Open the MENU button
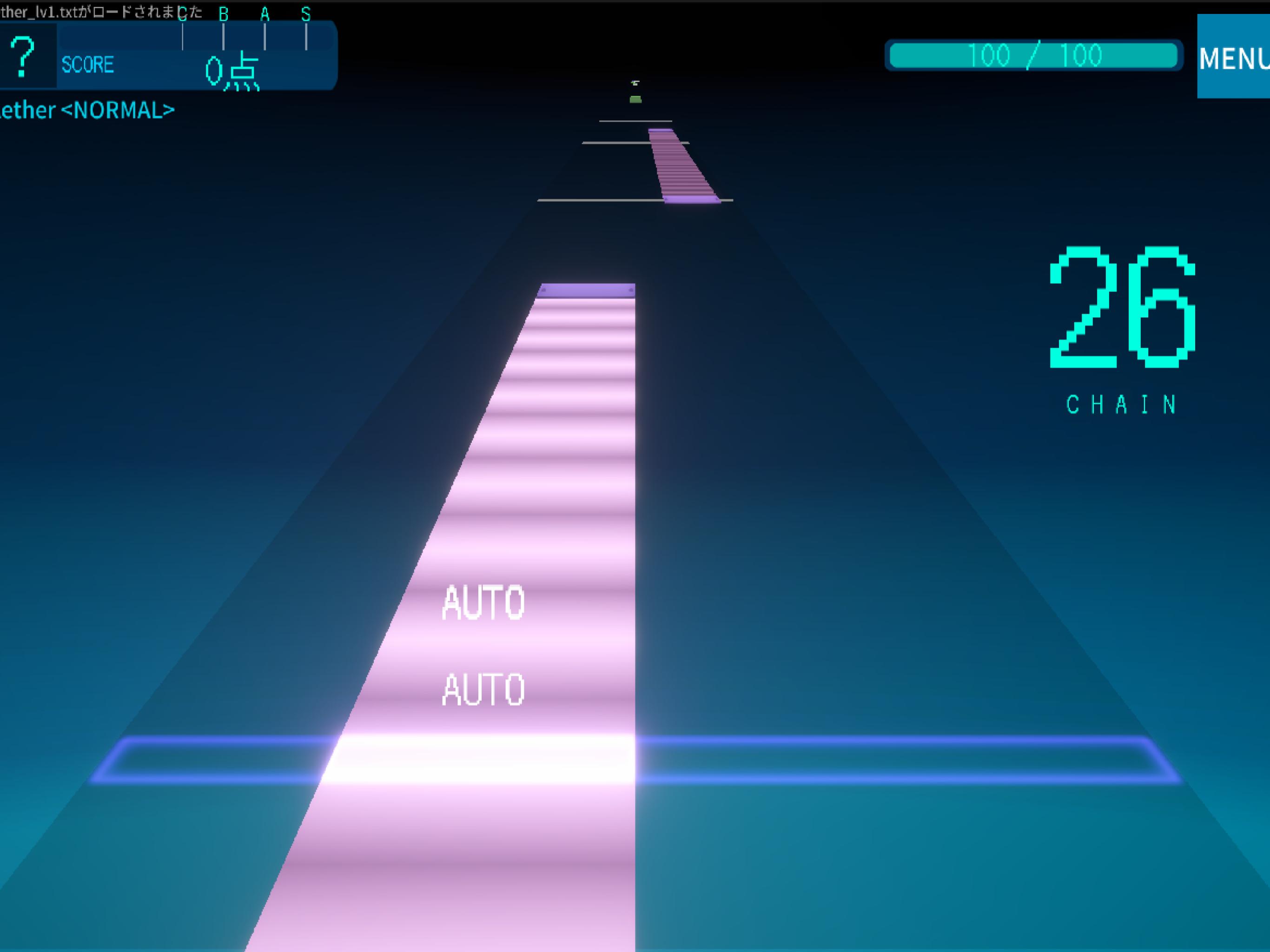 point(1233,57)
